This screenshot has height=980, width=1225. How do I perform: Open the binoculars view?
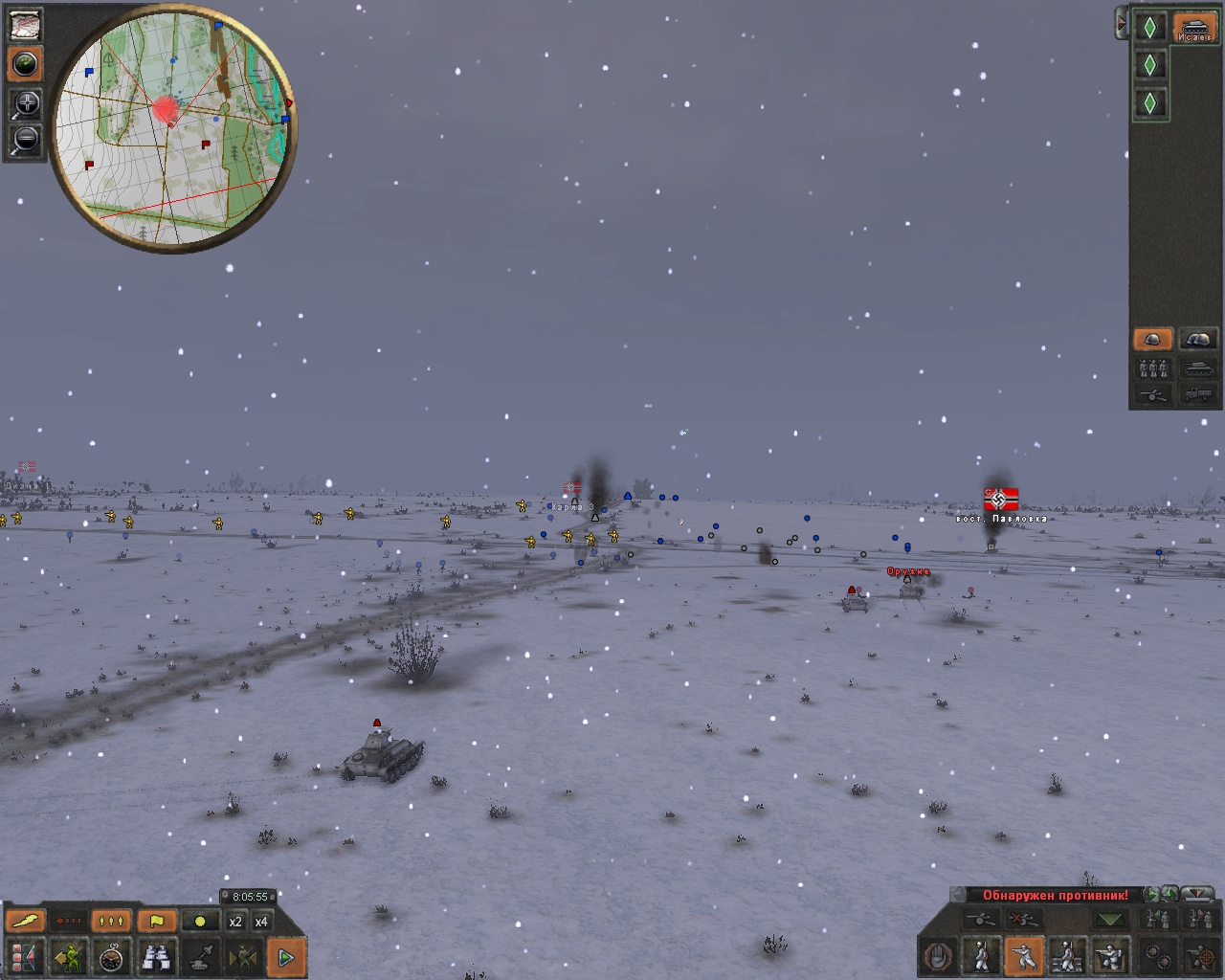(x=157, y=956)
